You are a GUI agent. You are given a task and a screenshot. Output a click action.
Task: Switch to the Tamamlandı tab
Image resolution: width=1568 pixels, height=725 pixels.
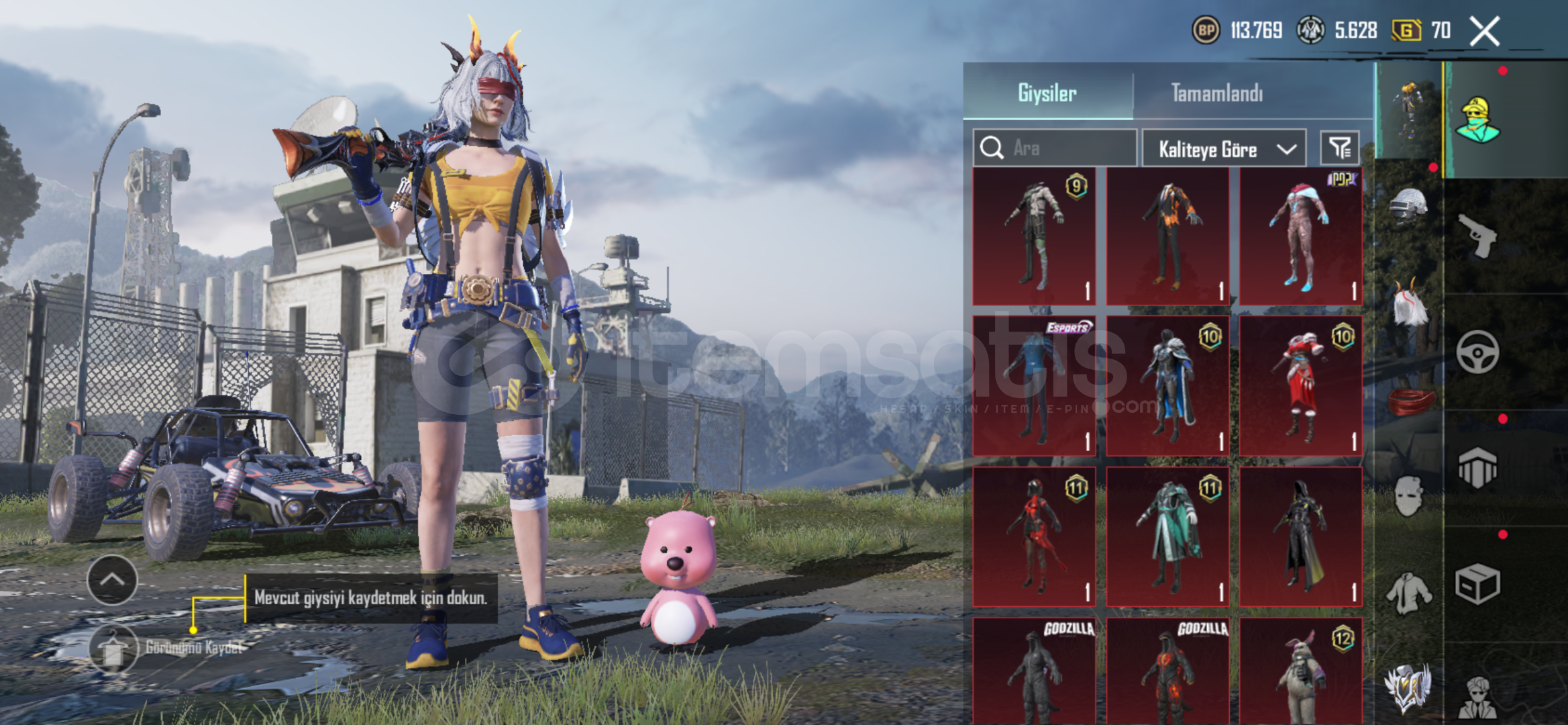1216,93
